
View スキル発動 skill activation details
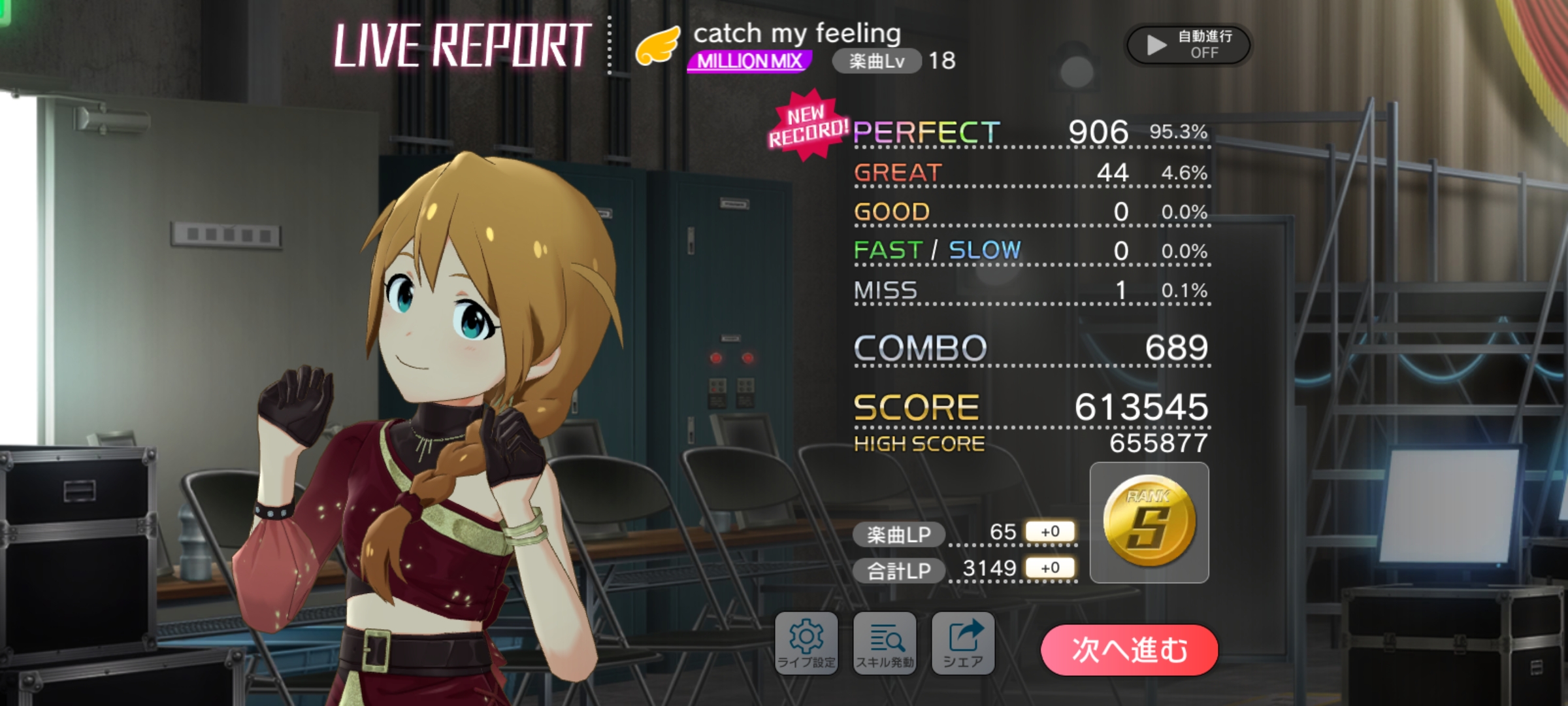click(885, 643)
